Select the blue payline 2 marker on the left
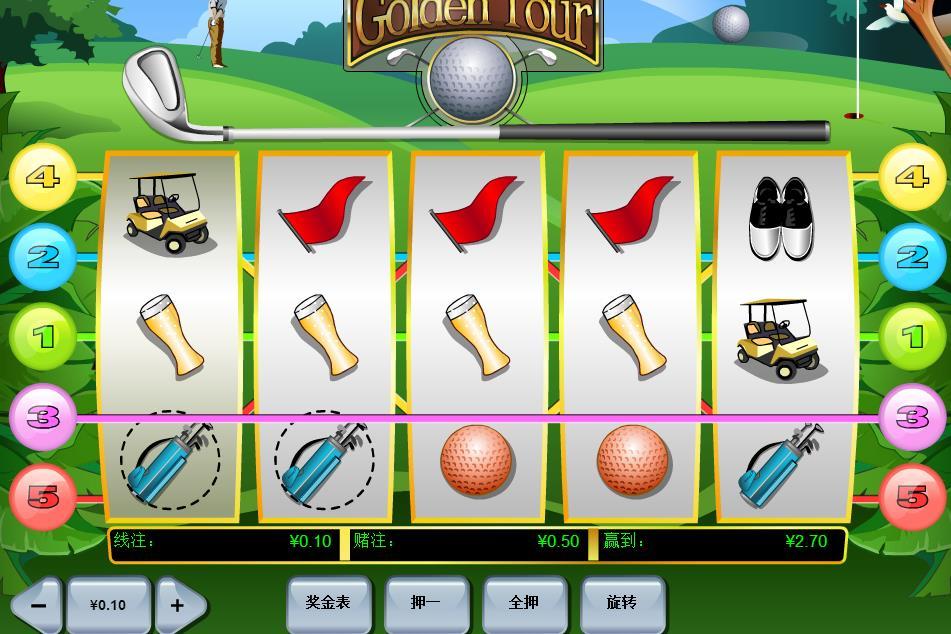The width and height of the screenshot is (951, 634). click(x=43, y=257)
